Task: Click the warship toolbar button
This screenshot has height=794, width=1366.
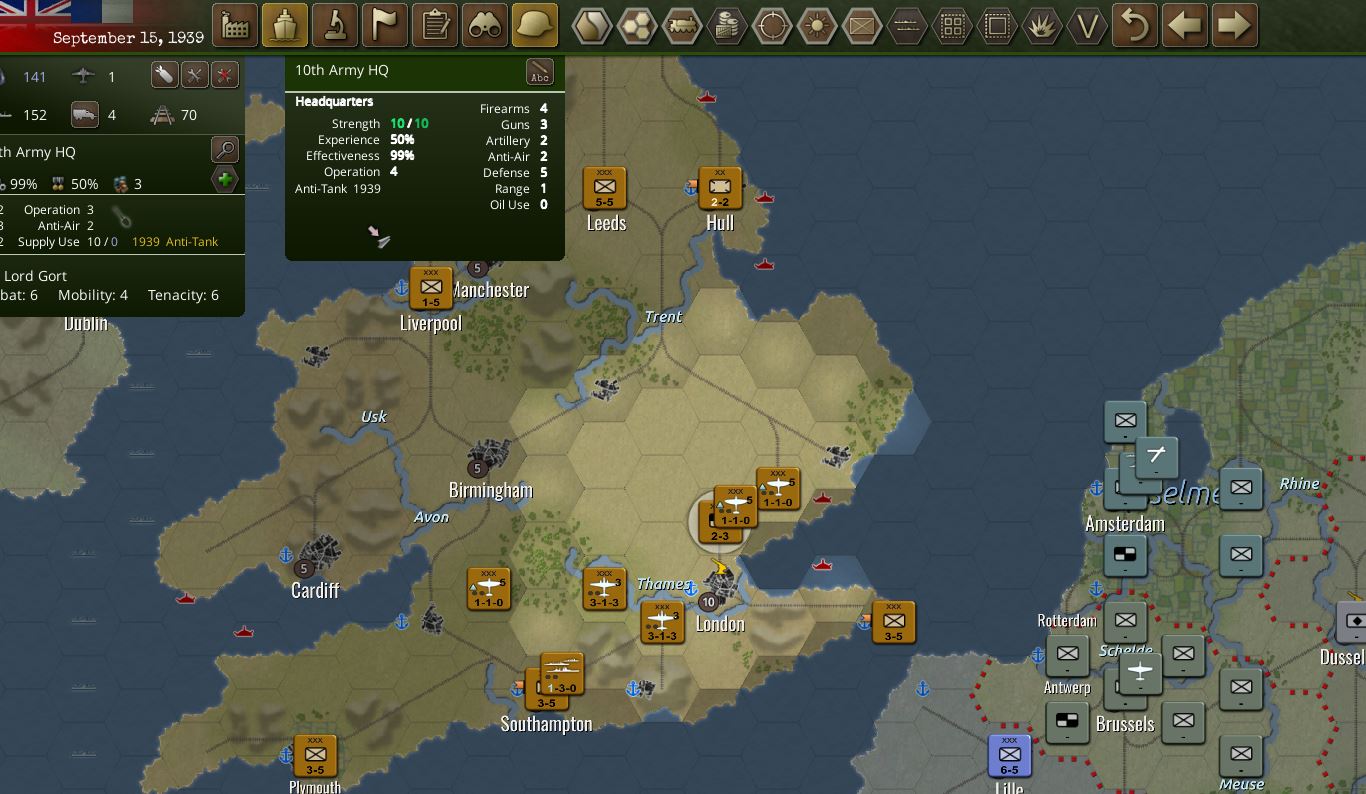Action: point(285,26)
